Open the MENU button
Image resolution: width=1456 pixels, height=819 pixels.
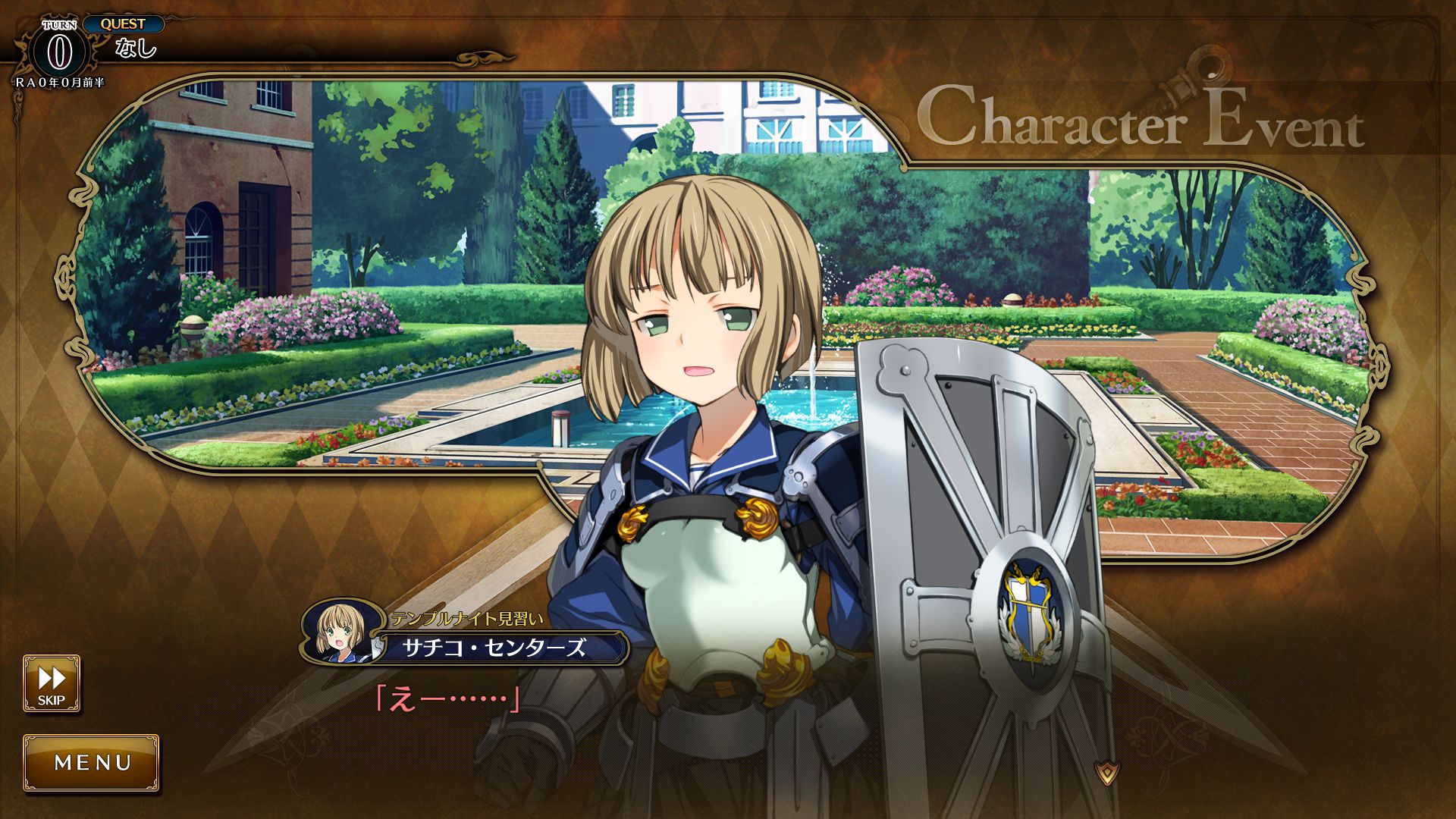point(92,762)
